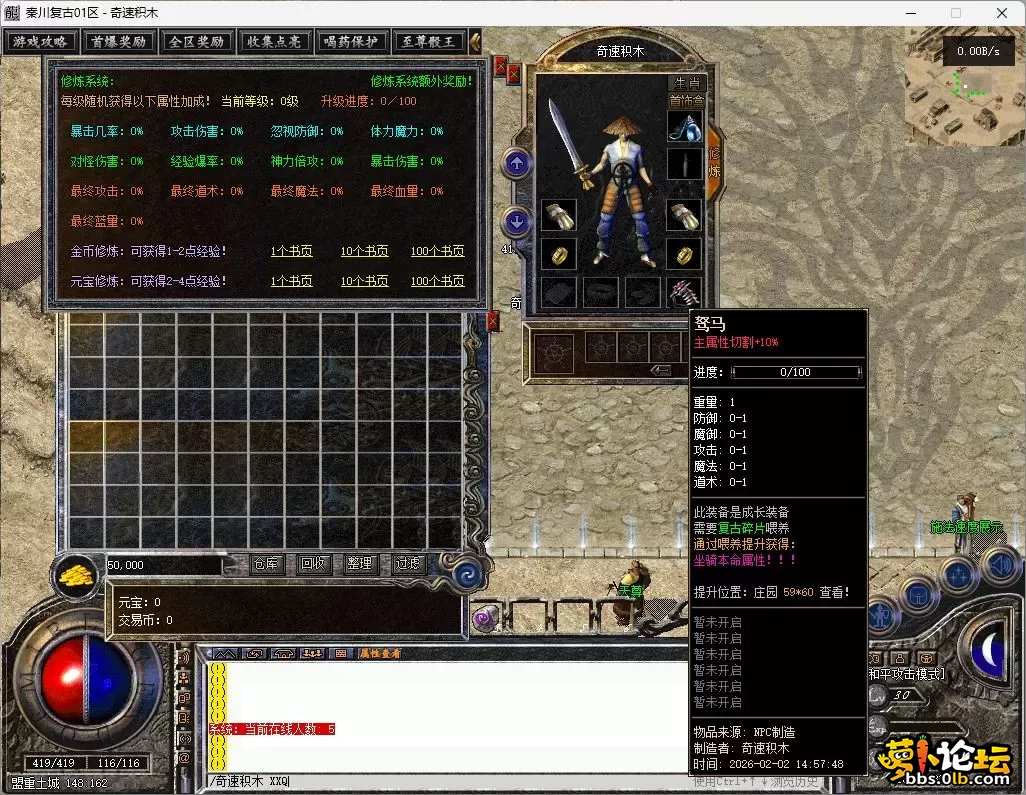
Task: Open the 首饰盒 jewelry box
Action: 686,100
